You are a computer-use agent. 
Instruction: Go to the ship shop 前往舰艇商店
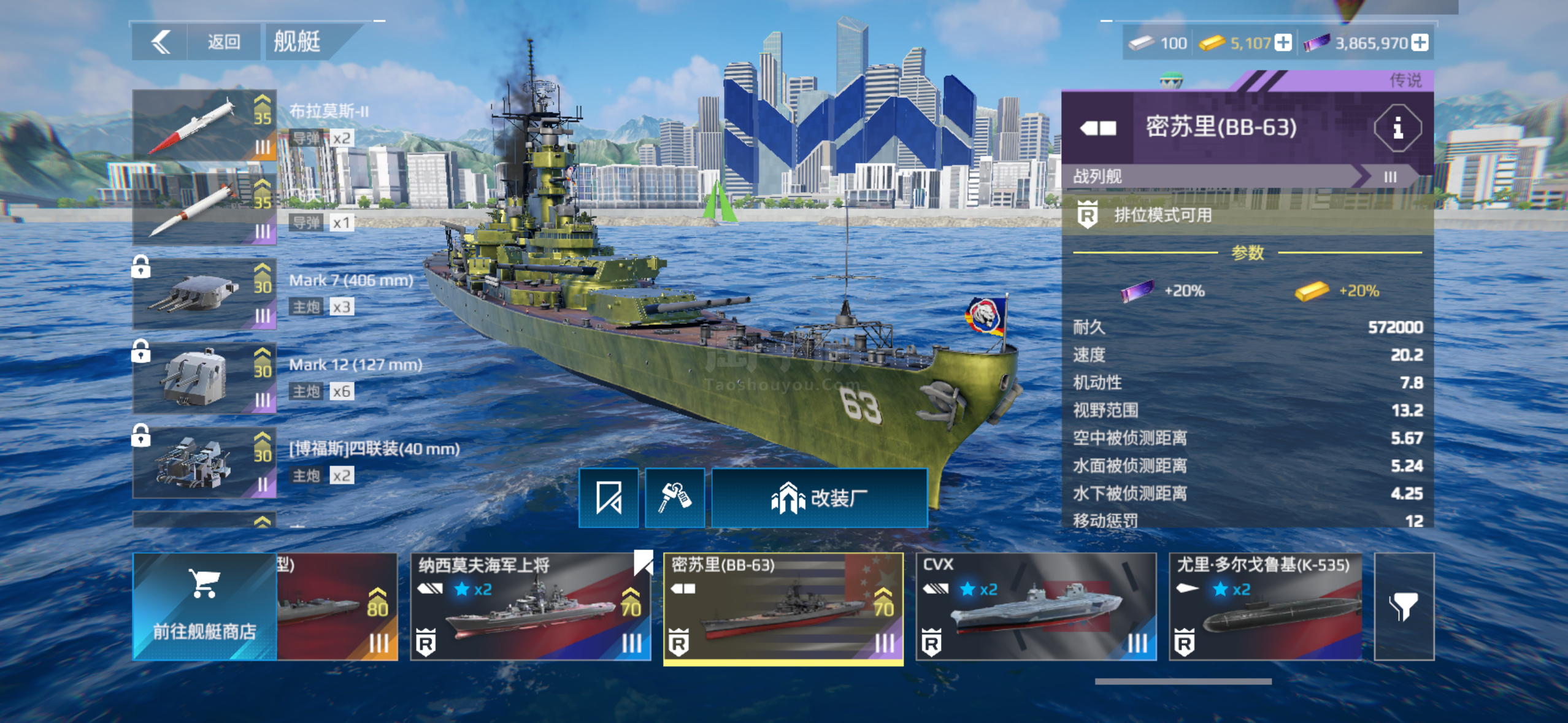204,606
